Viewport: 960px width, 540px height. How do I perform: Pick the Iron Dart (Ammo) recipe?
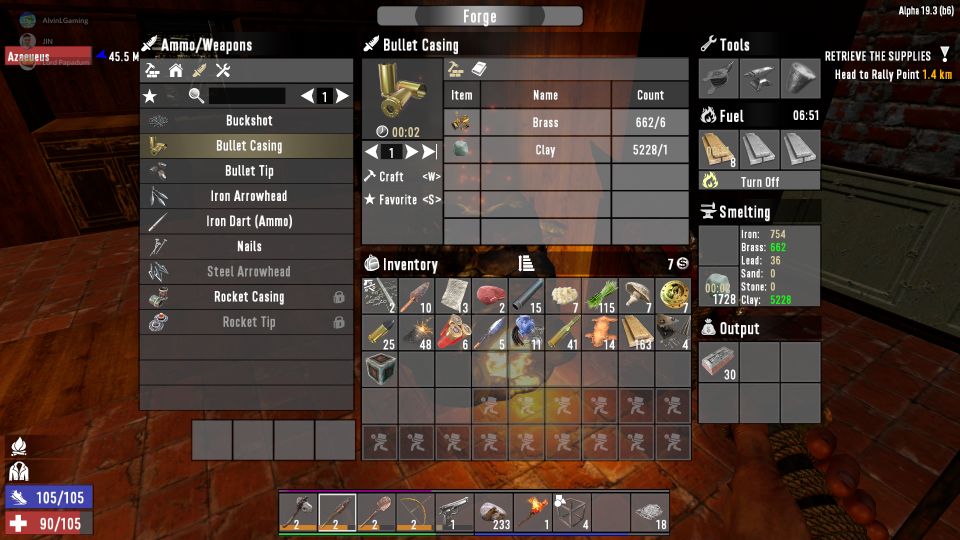248,221
